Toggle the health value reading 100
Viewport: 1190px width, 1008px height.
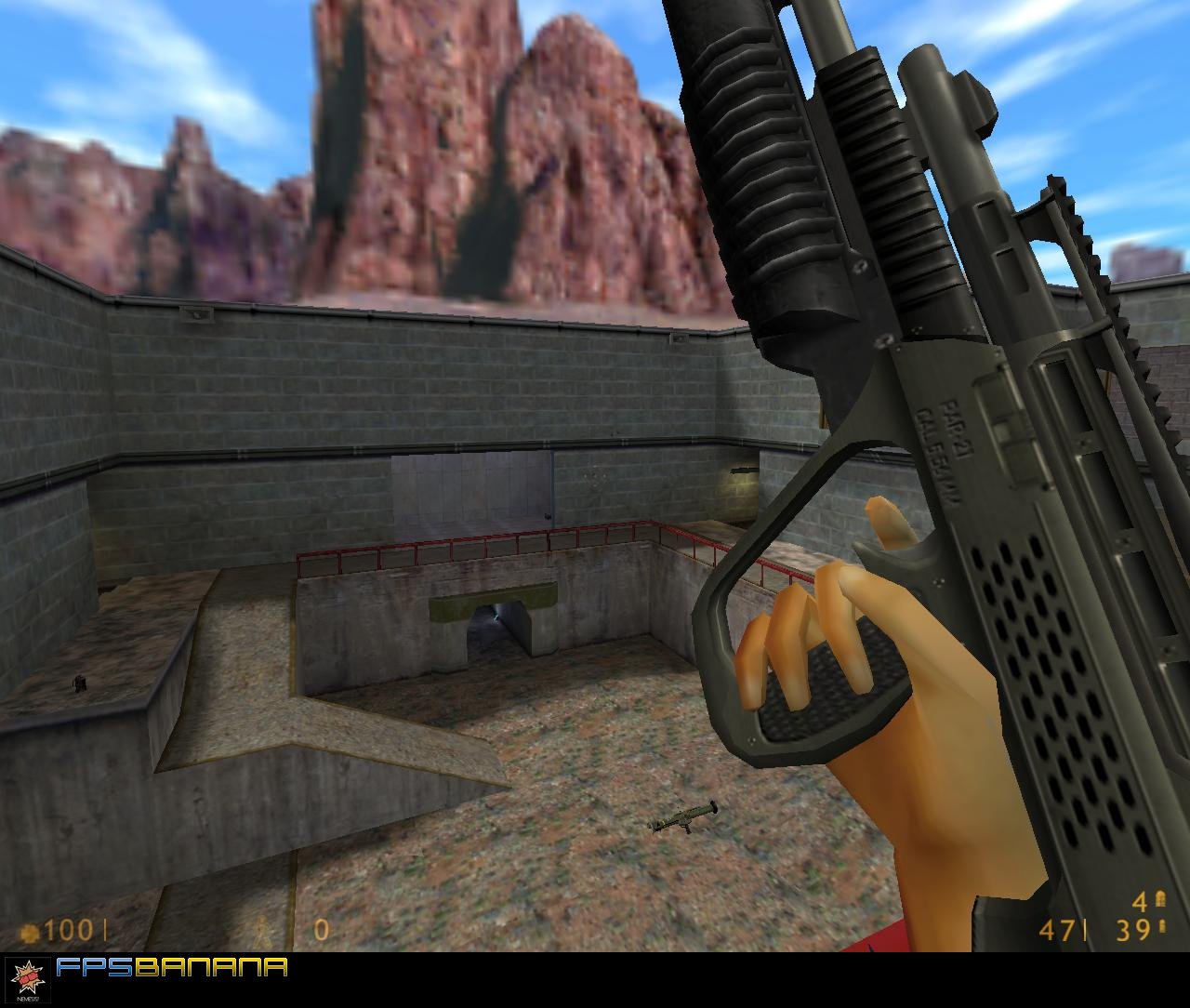point(69,928)
